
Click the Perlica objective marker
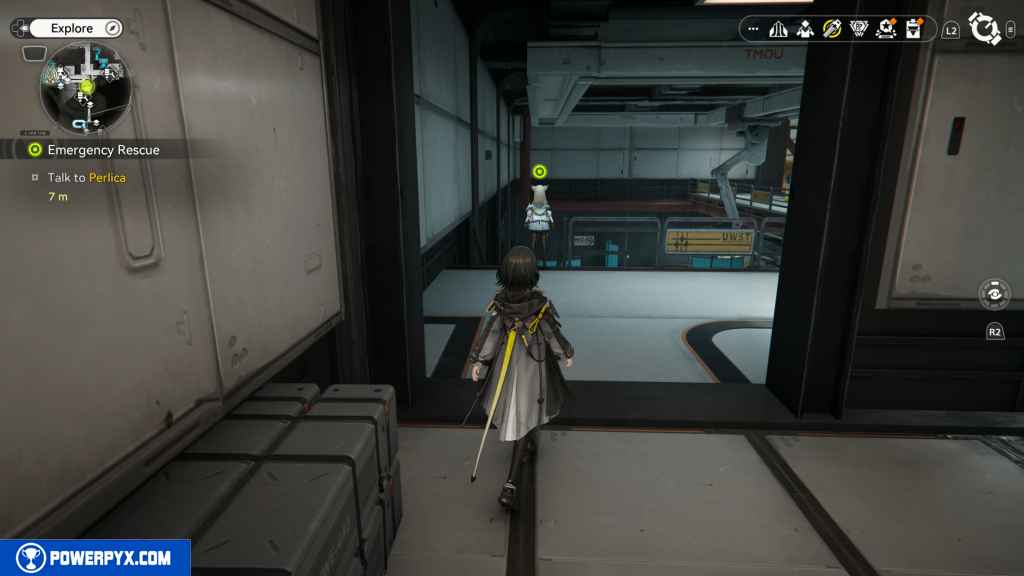[540, 172]
